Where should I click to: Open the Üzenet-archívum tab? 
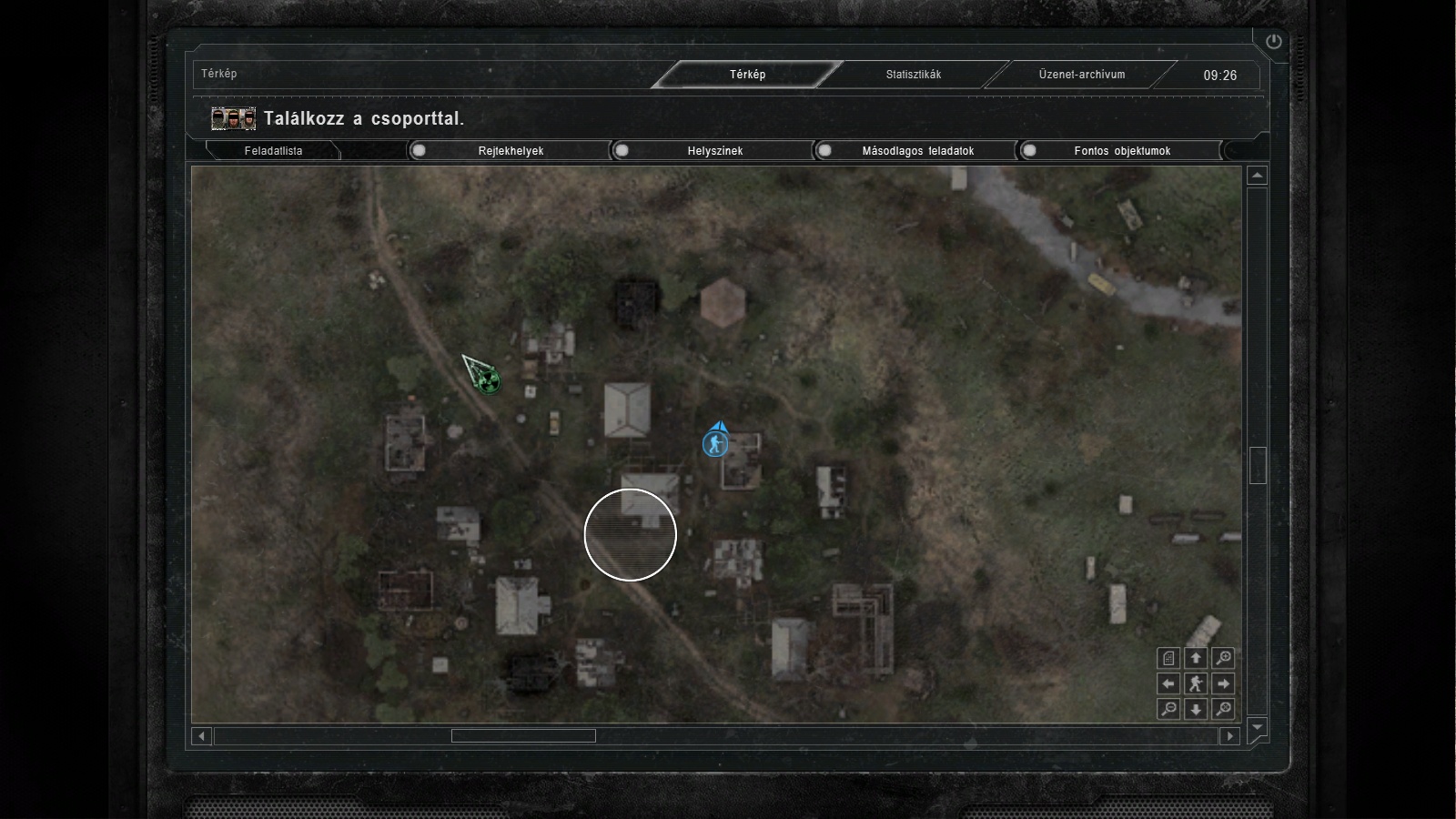click(x=1081, y=75)
